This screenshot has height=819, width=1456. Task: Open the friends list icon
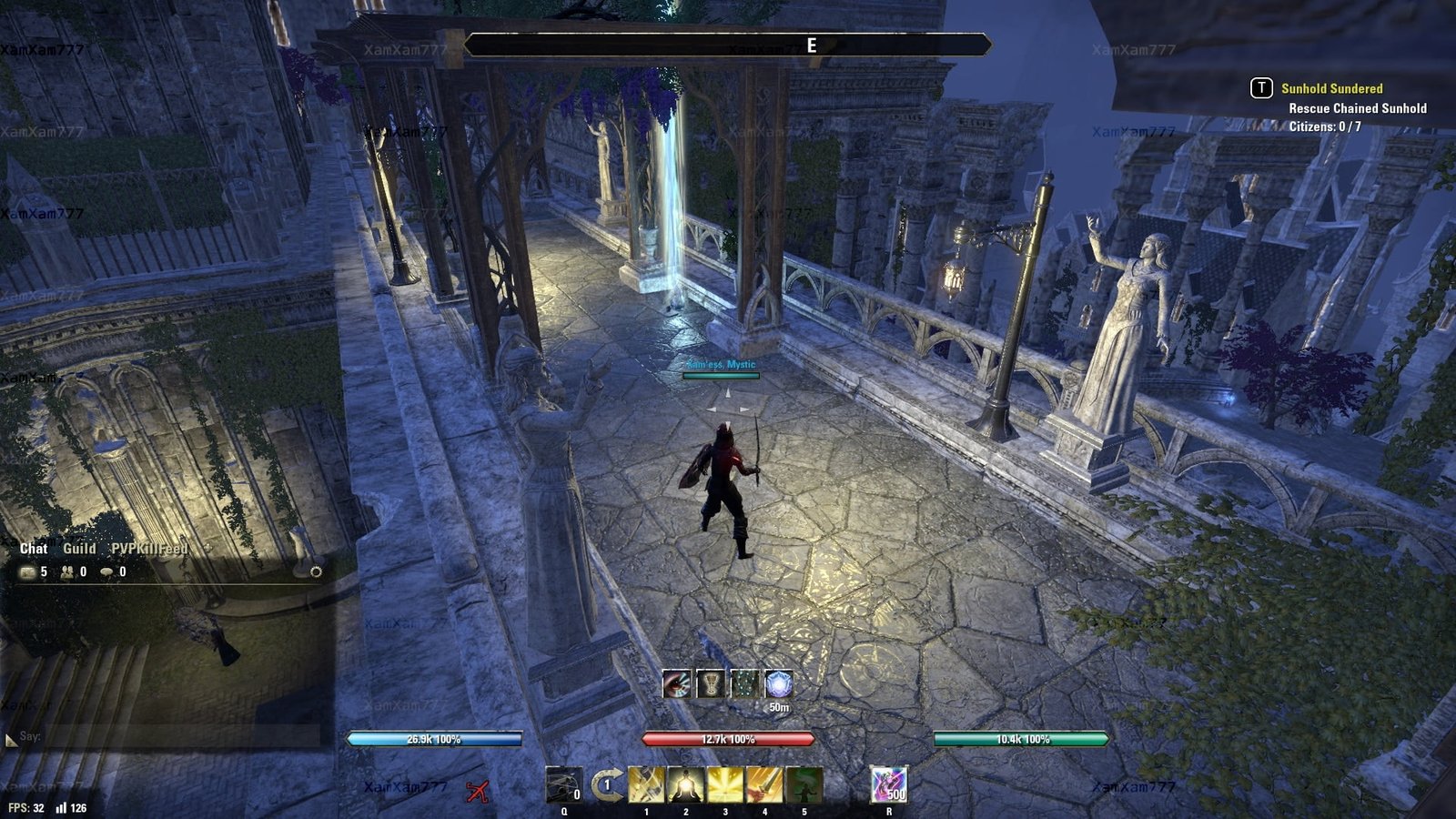67,571
